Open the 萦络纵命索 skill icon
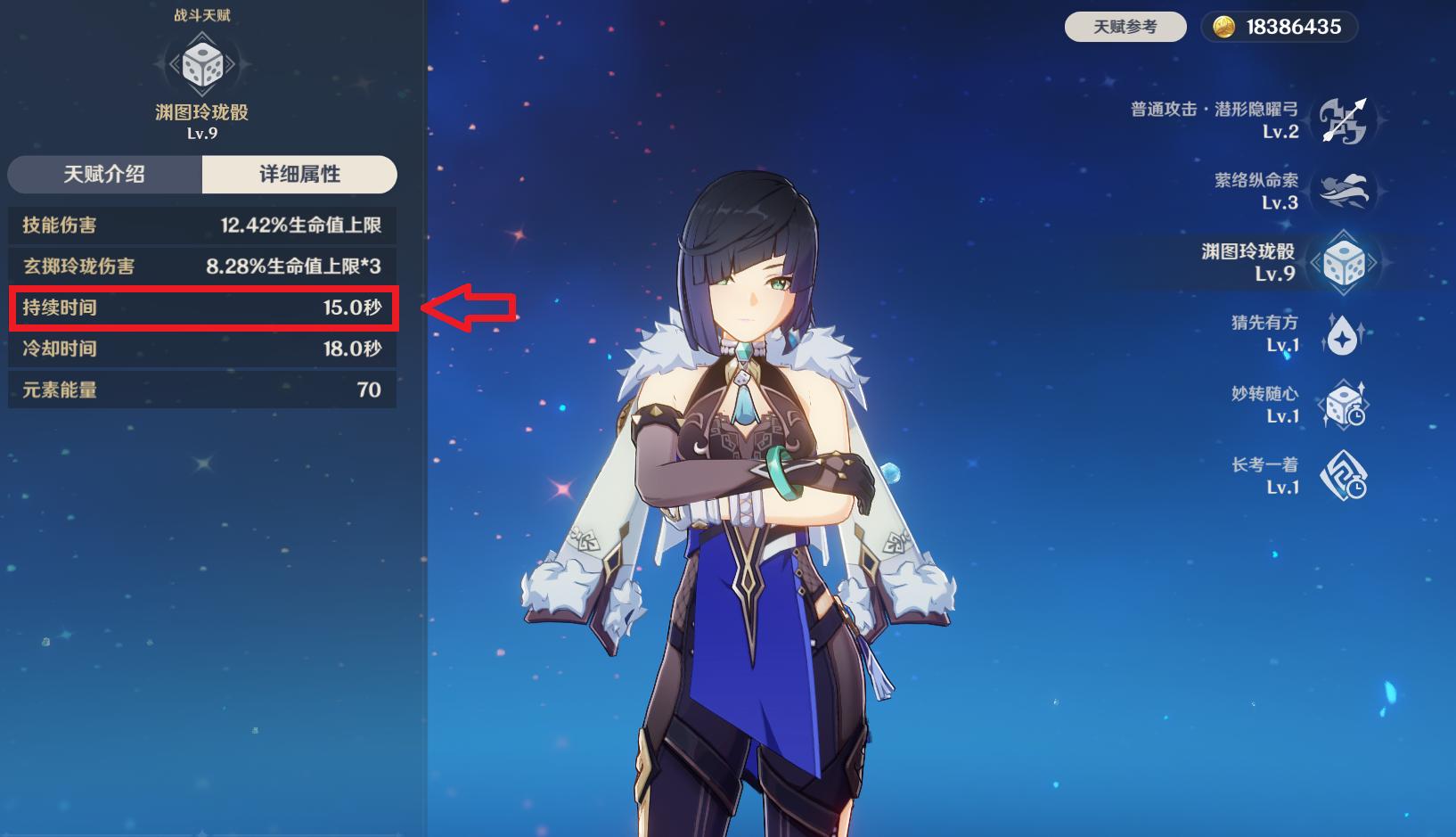The height and width of the screenshot is (837, 1456). click(1343, 193)
